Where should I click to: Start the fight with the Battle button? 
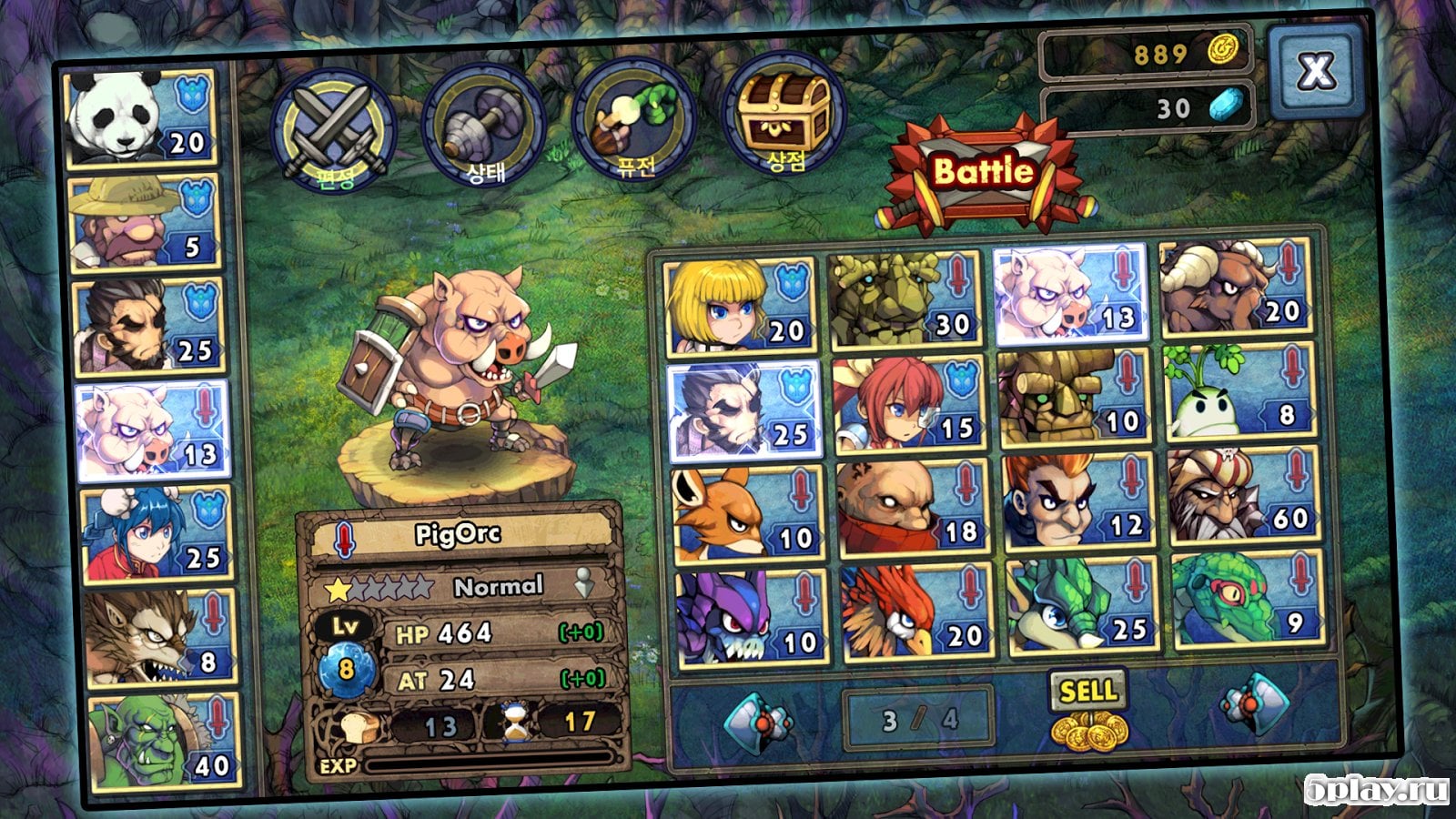(x=984, y=174)
